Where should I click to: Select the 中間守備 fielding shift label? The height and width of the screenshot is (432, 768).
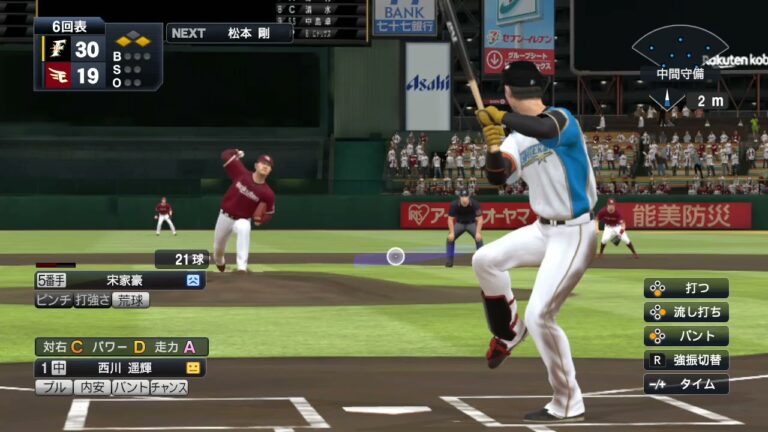click(680, 73)
